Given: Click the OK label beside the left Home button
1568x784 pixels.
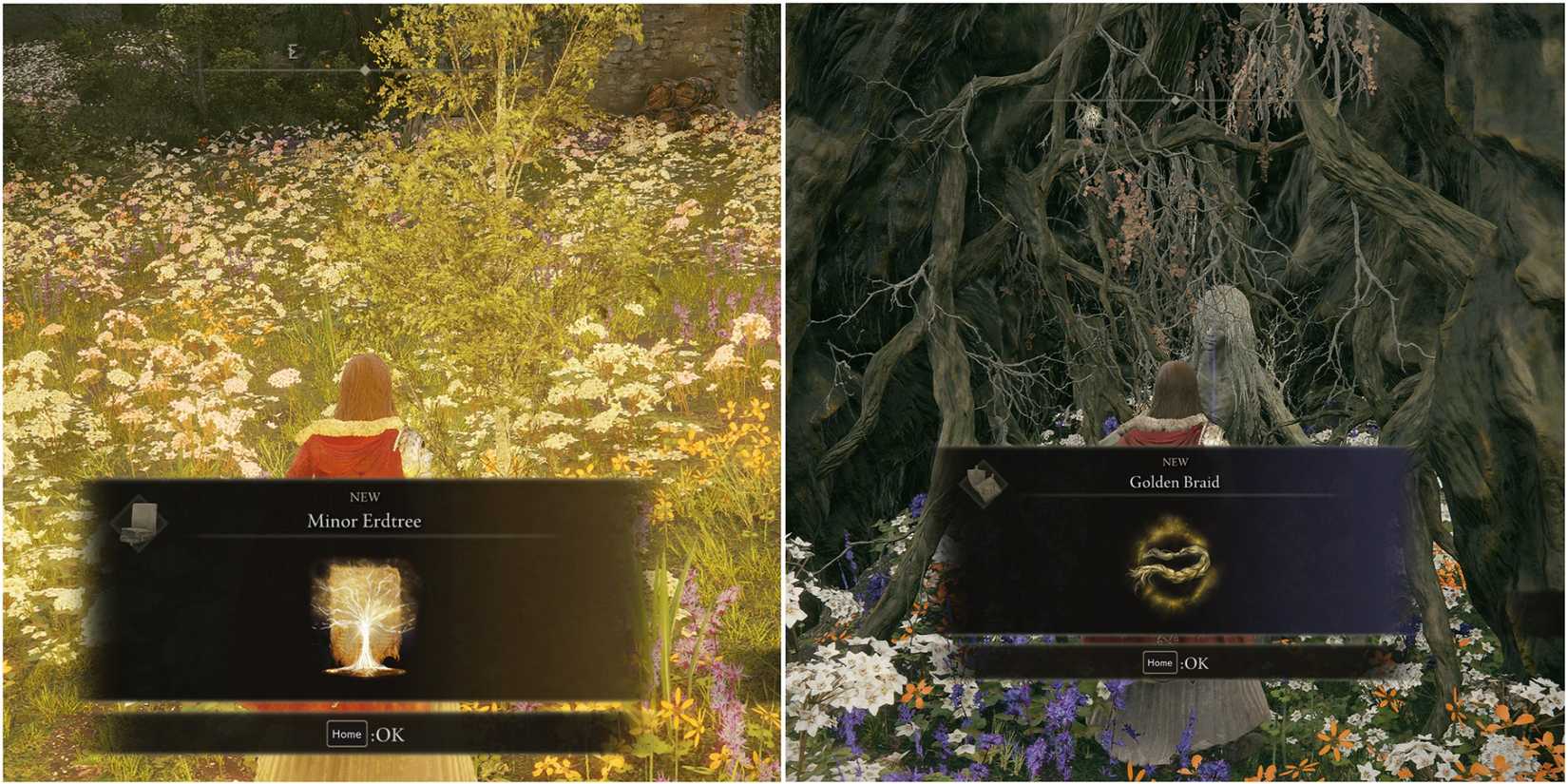Looking at the screenshot, I should (390, 735).
